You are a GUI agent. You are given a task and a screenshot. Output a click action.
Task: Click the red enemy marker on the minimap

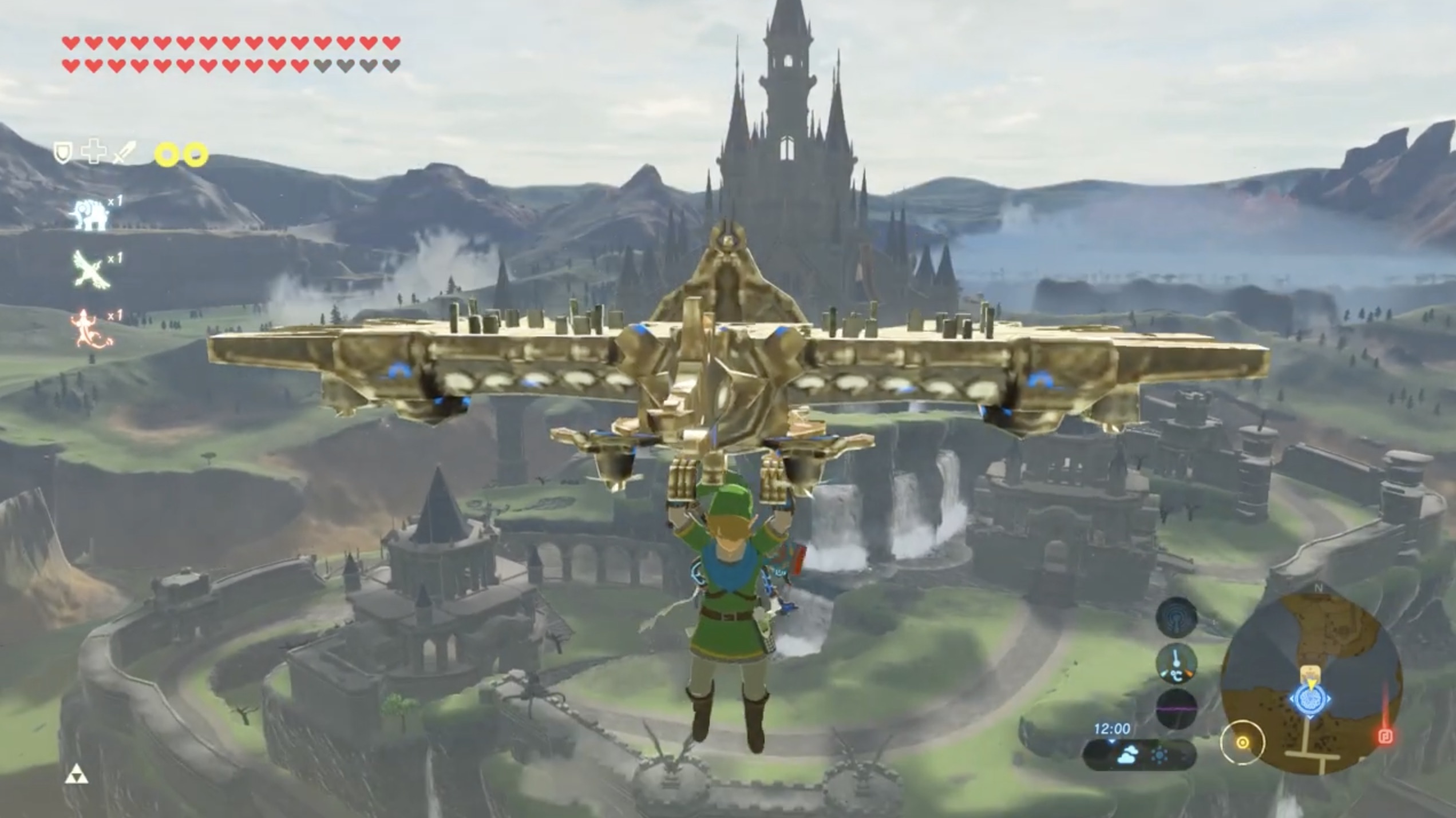coord(1386,737)
